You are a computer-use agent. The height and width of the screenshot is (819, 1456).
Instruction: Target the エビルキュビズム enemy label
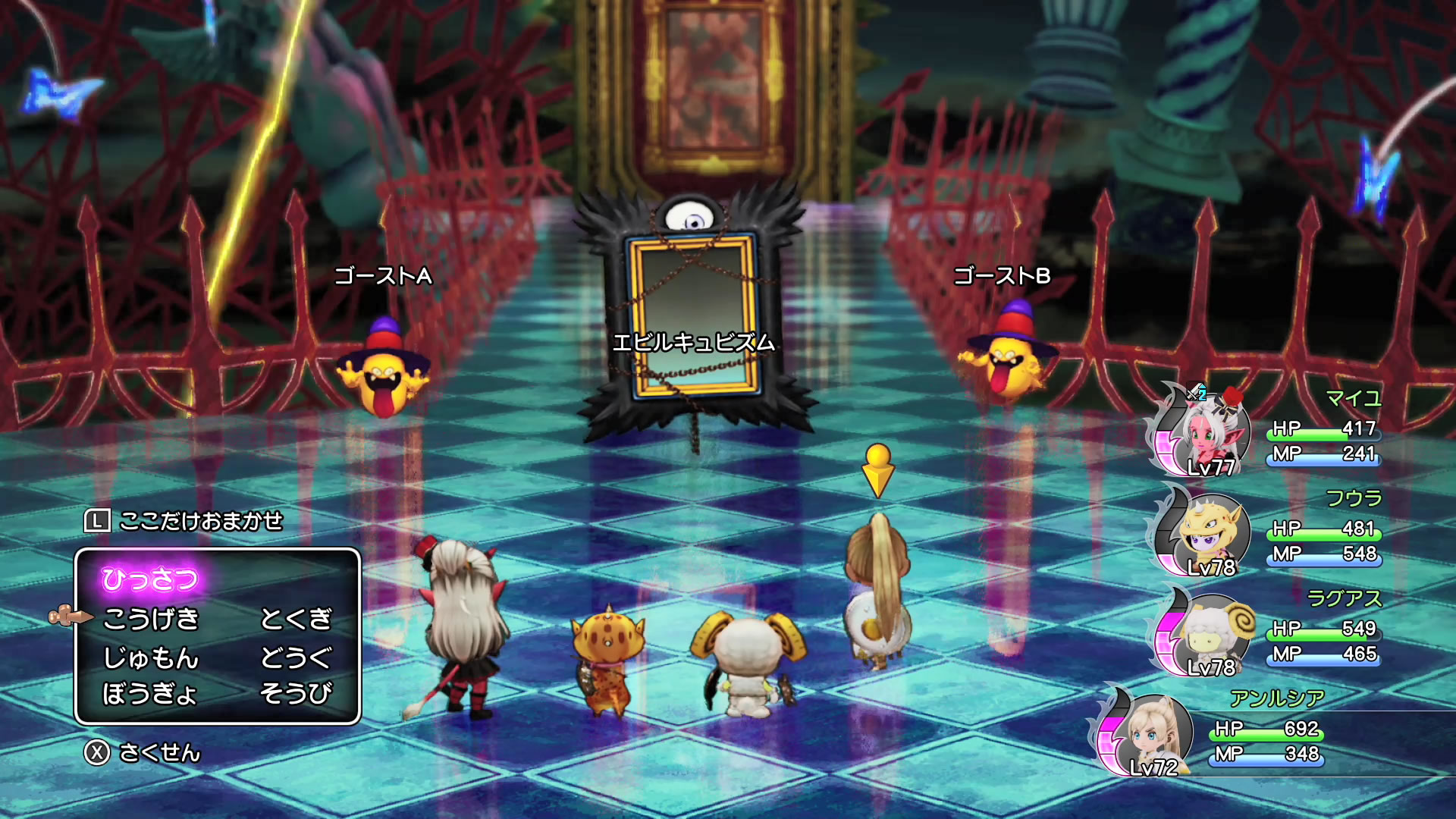693,343
